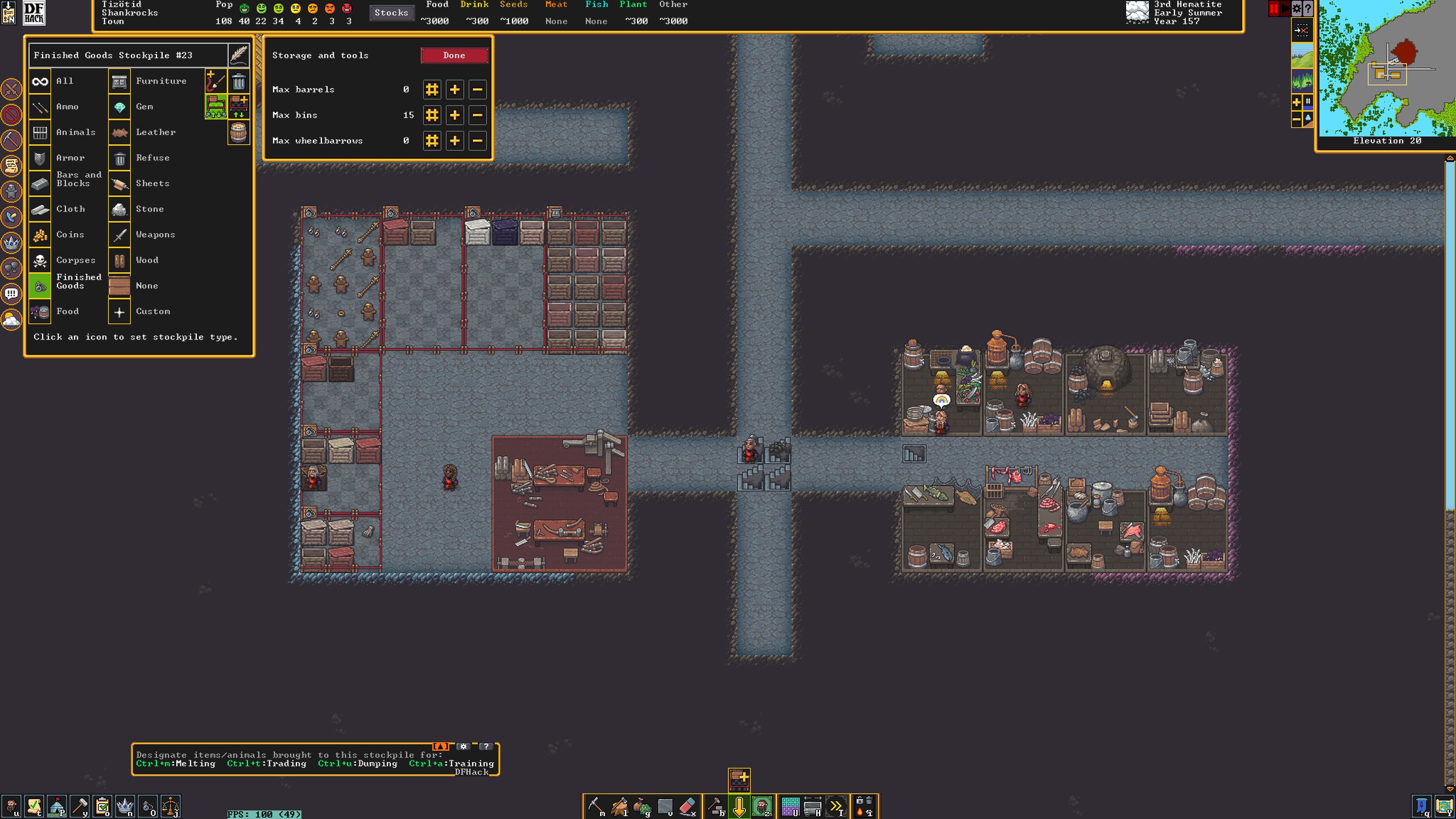This screenshot has width=1456, height=819.
Task: Increase max wheelbarrows by one
Action: click(454, 141)
